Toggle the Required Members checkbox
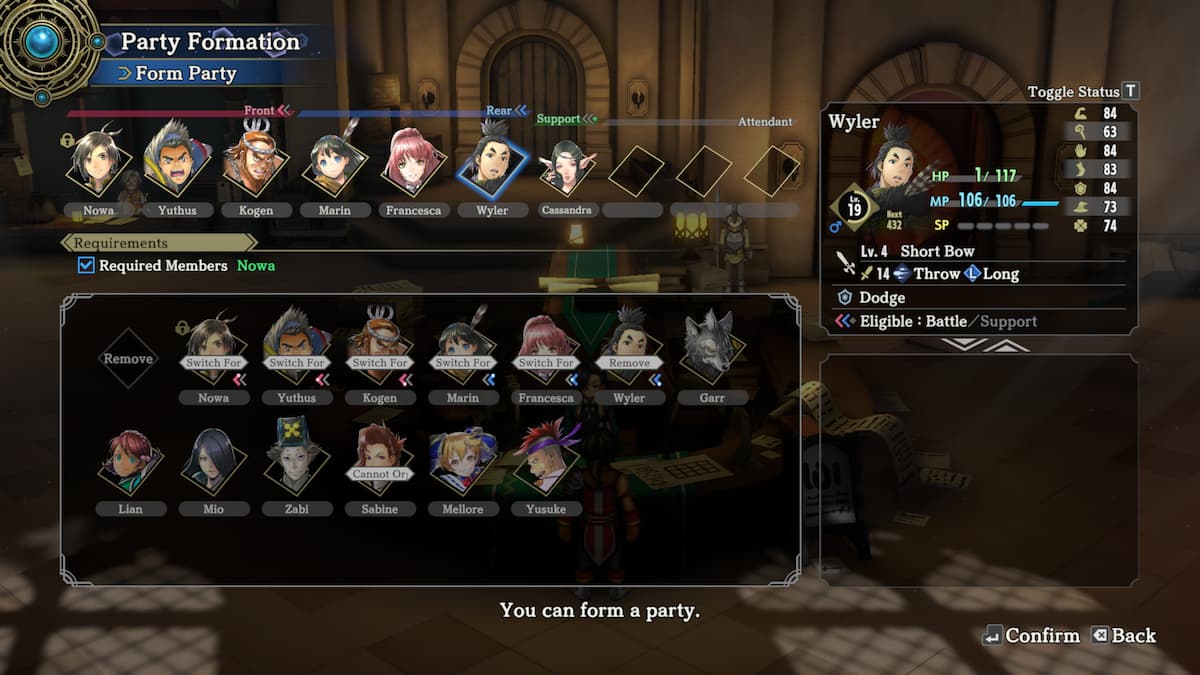 [x=87, y=265]
